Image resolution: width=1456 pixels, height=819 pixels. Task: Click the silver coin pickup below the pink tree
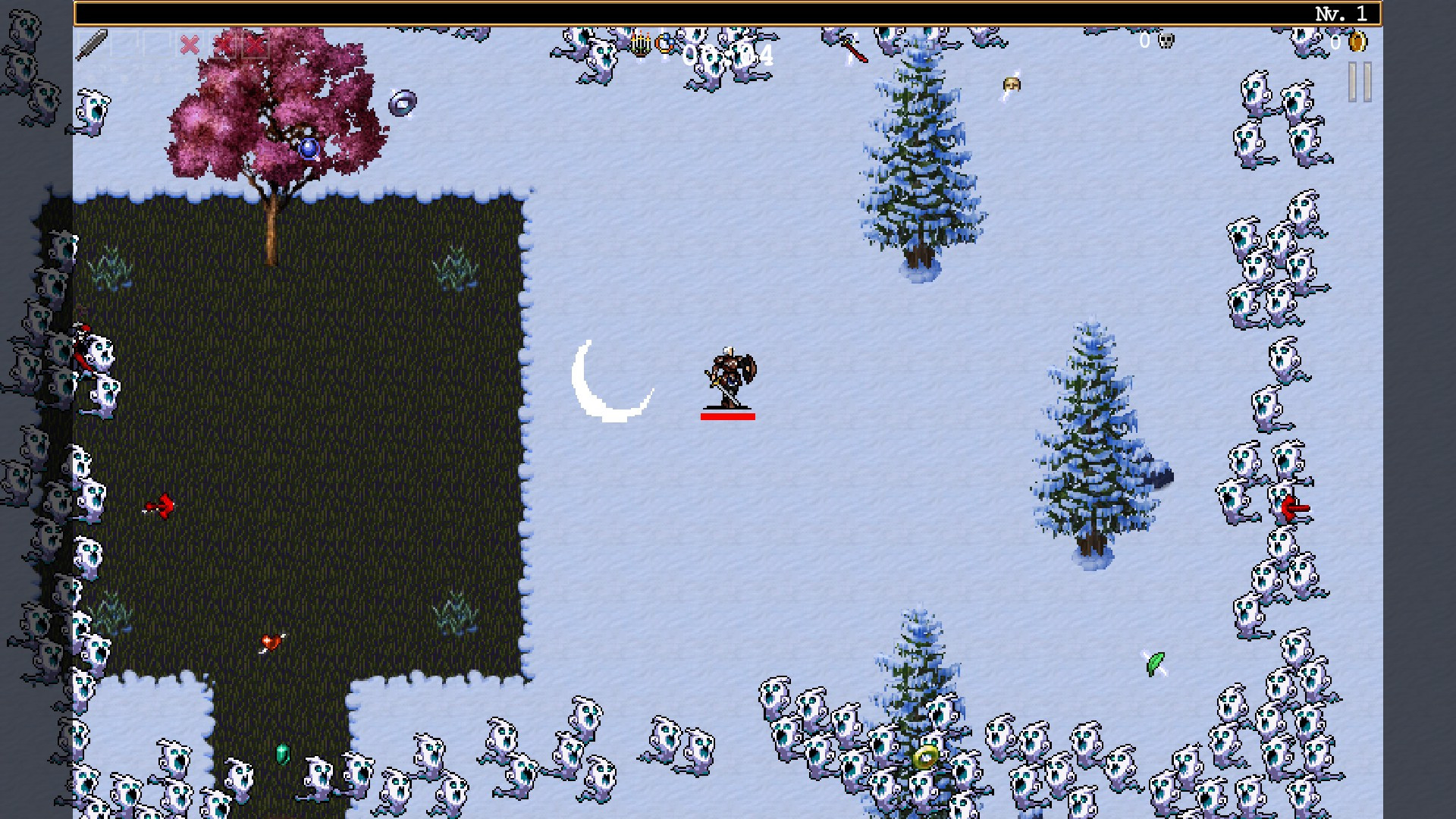coord(402,102)
